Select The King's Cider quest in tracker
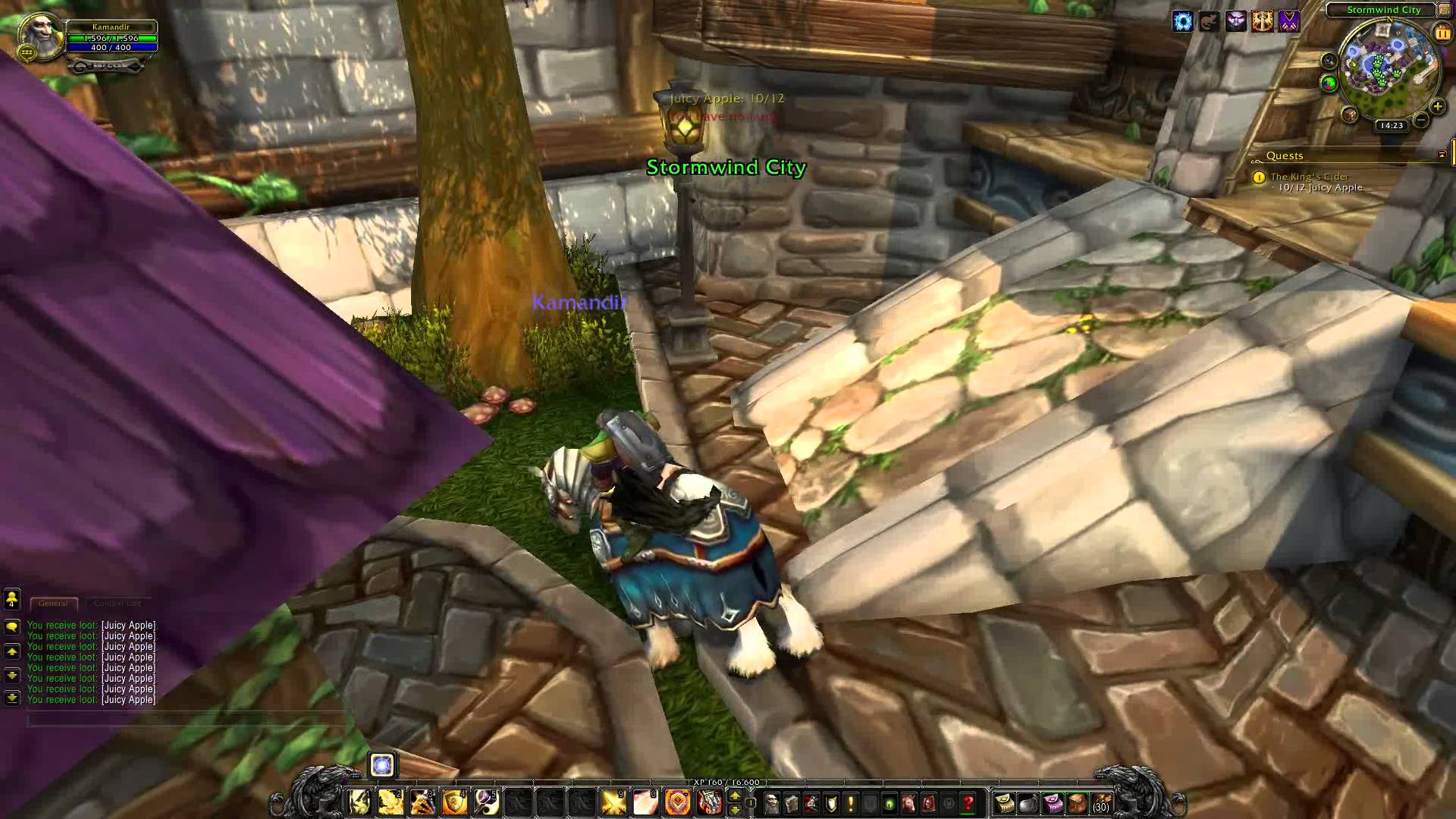This screenshot has height=819, width=1456. click(x=1310, y=177)
